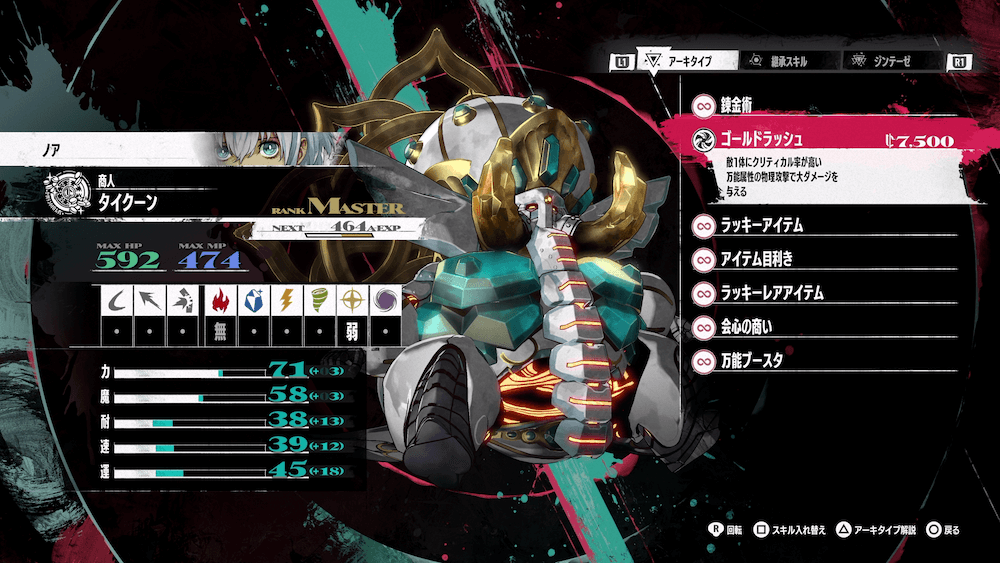The width and height of the screenshot is (1000, 563).
Task: Choose the 万能ブースタ skill entry
Action: [x=820, y=361]
